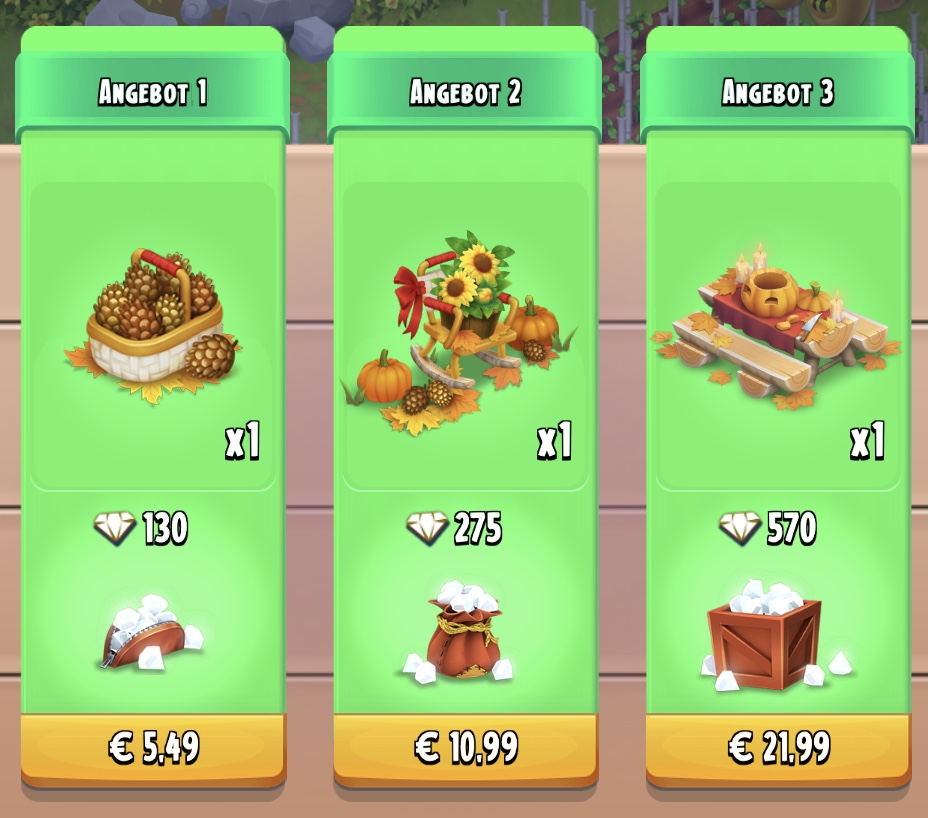Select the red sack of 275 diamonds
The image size is (928, 818).
462,632
